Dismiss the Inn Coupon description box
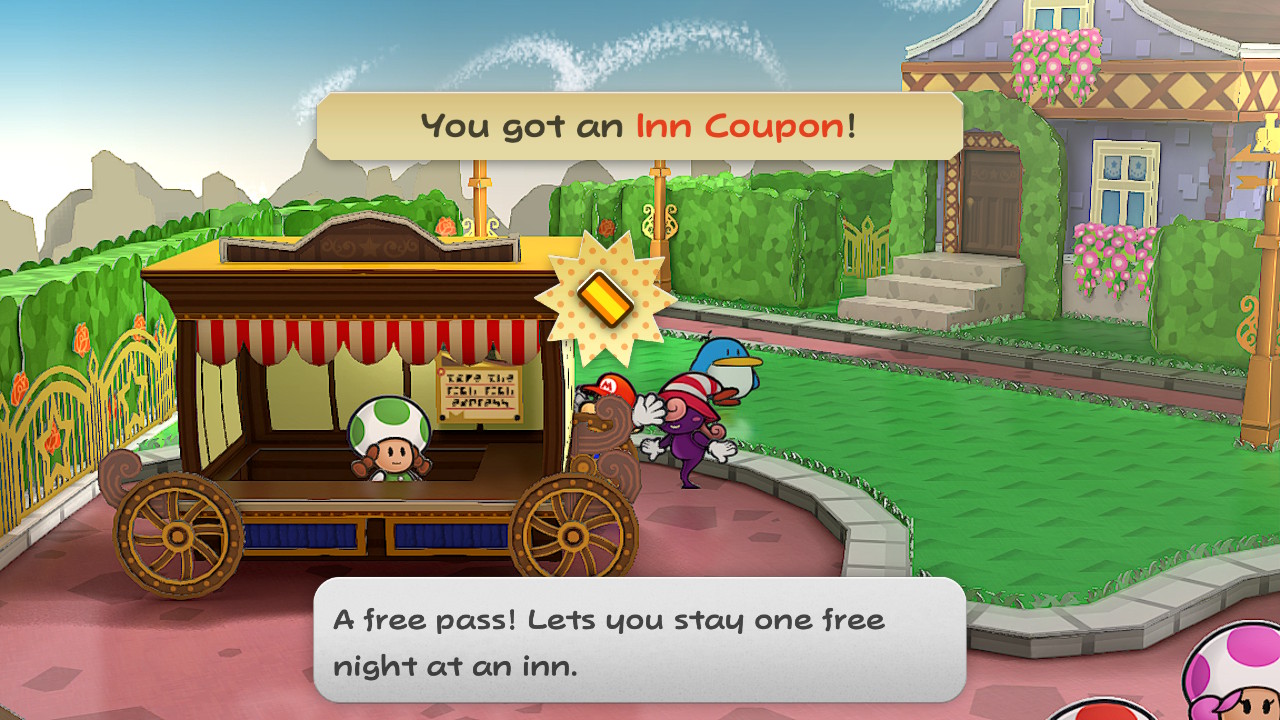The image size is (1280, 720). [639, 640]
